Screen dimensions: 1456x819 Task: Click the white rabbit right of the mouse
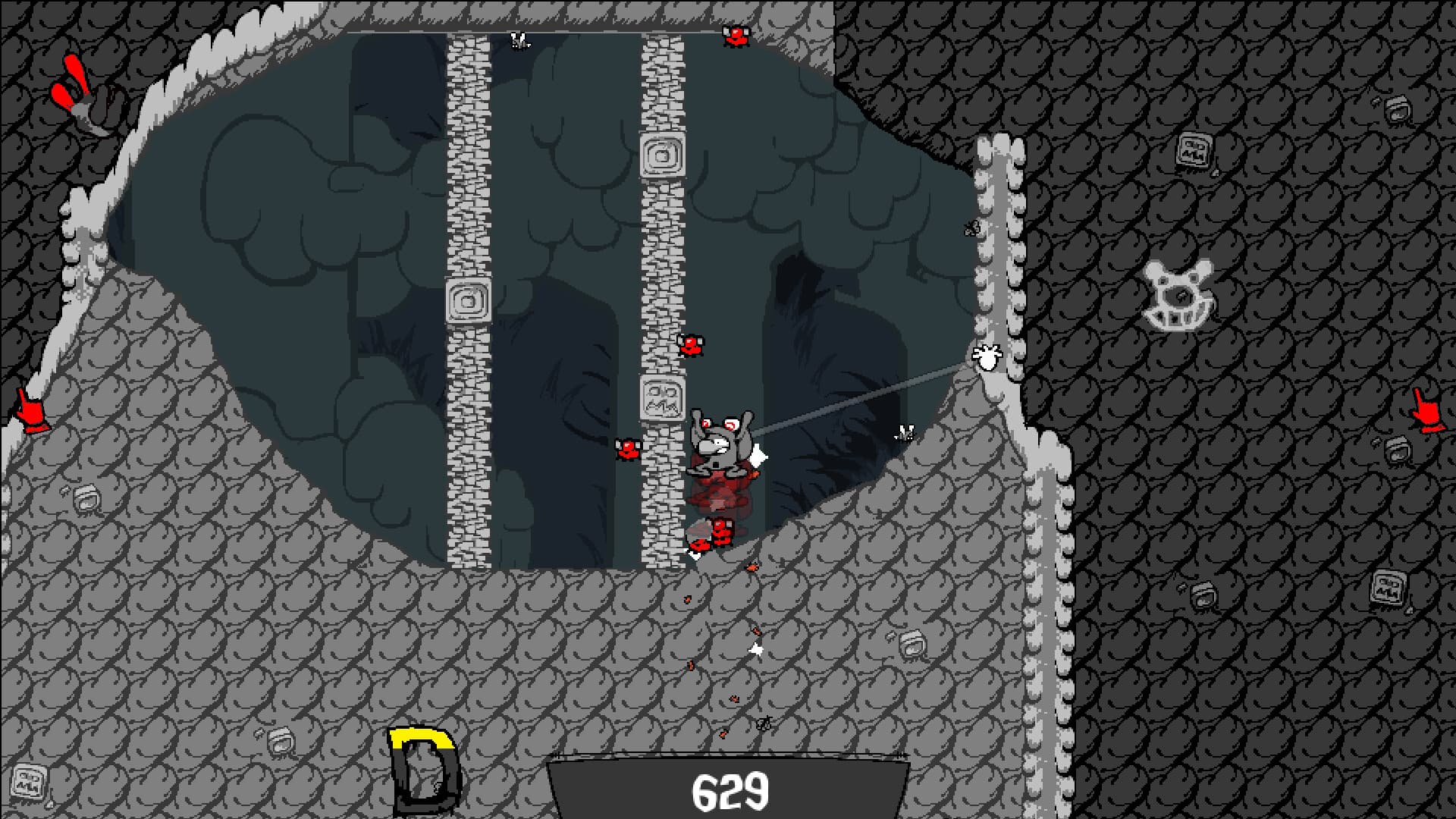[x=902, y=432]
